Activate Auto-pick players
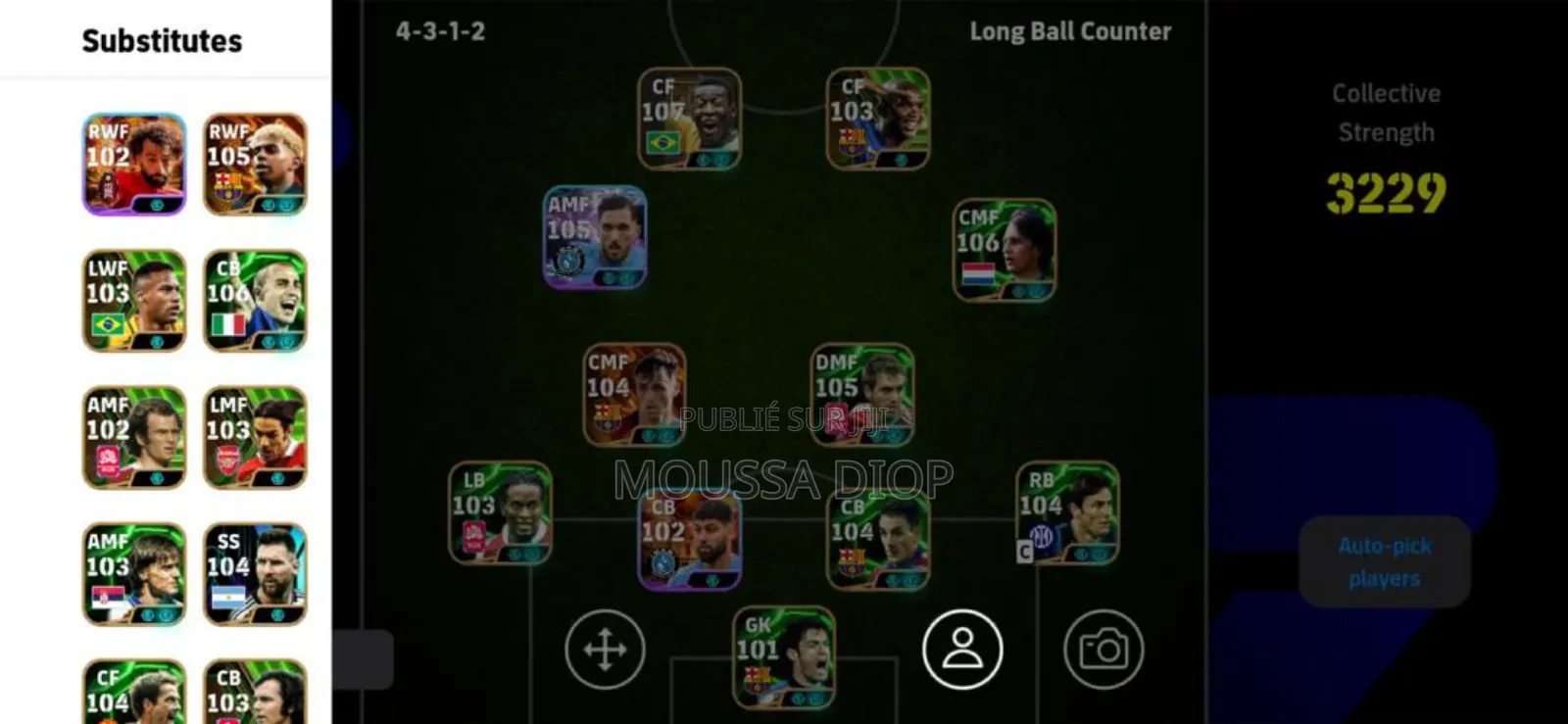Viewport: 1568px width, 724px height. coord(1384,561)
